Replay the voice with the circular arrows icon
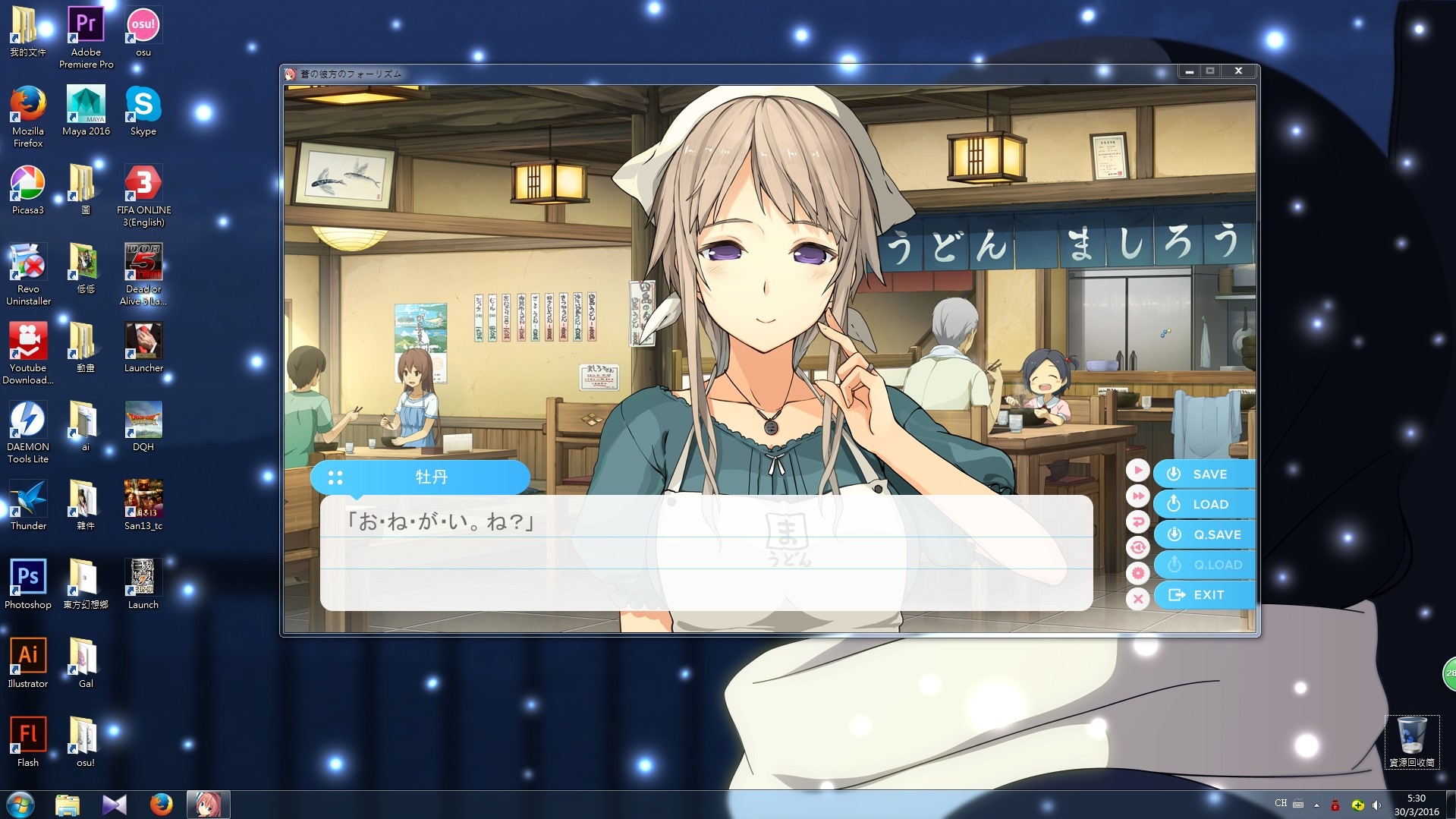The width and height of the screenshot is (1456, 819). coord(1137,547)
